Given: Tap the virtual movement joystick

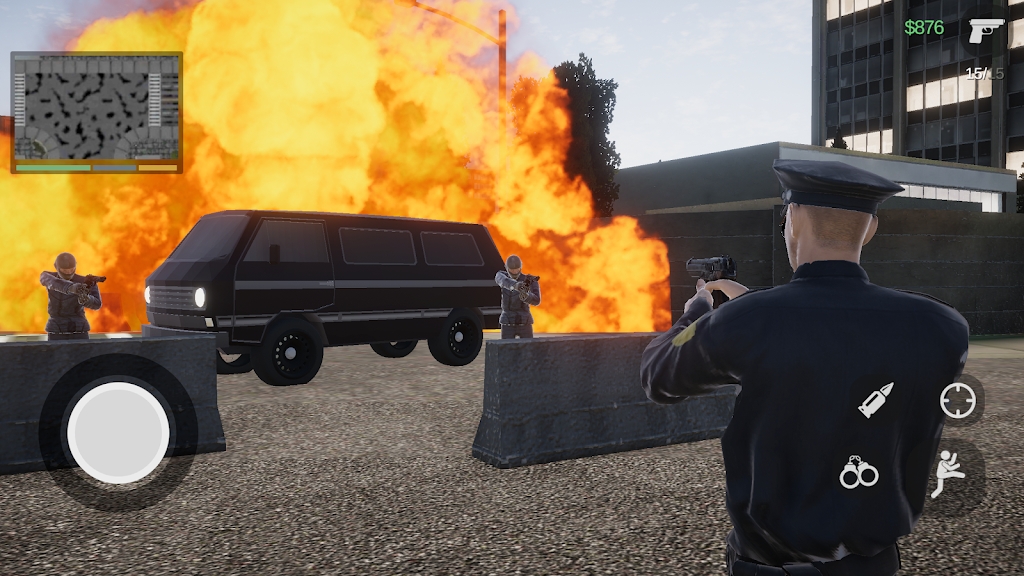Looking at the screenshot, I should [118, 432].
